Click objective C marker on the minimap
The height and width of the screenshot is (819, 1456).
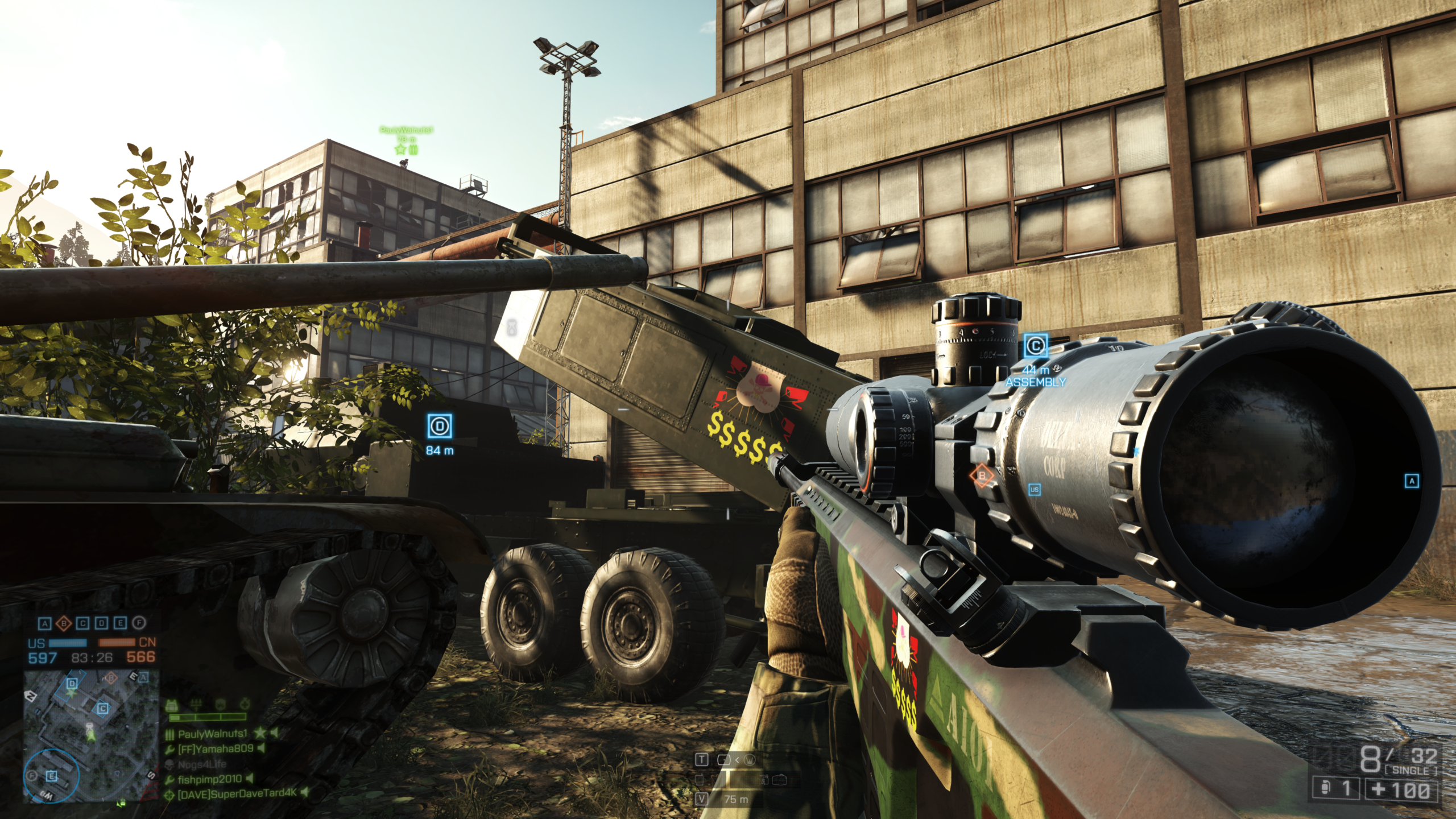[103, 709]
